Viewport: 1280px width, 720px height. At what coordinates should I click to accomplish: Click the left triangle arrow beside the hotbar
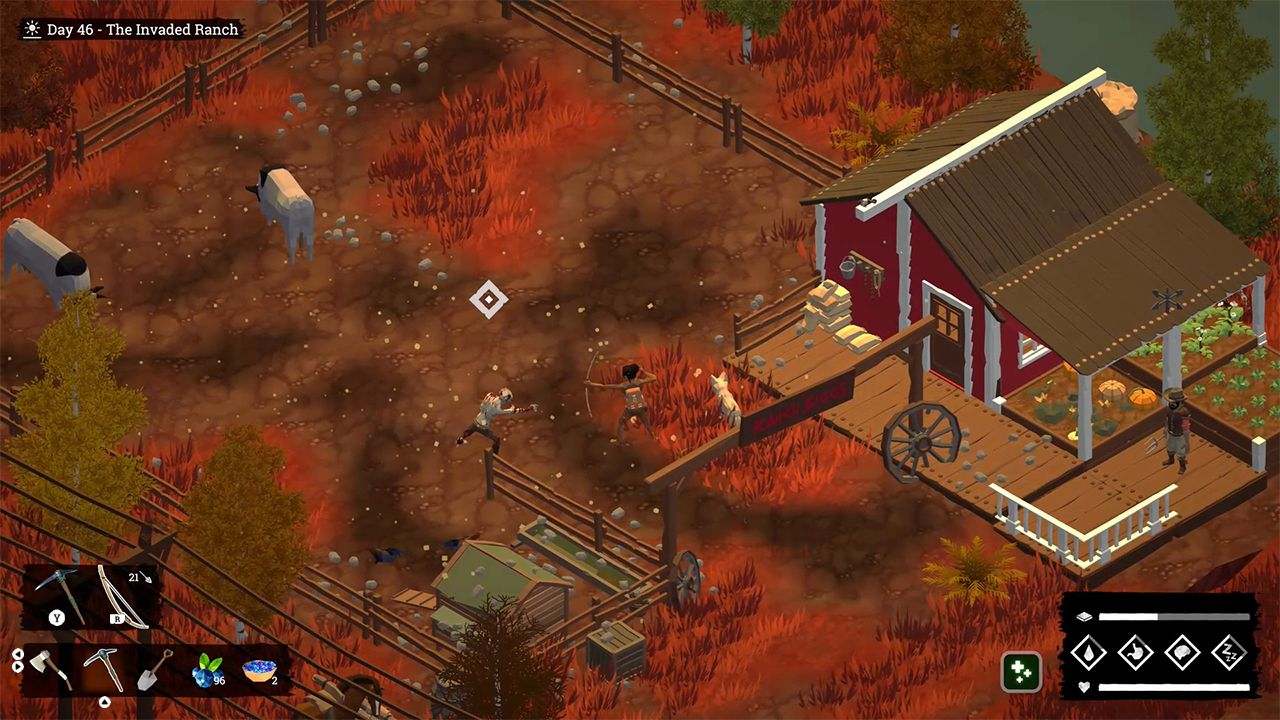[x=17, y=655]
